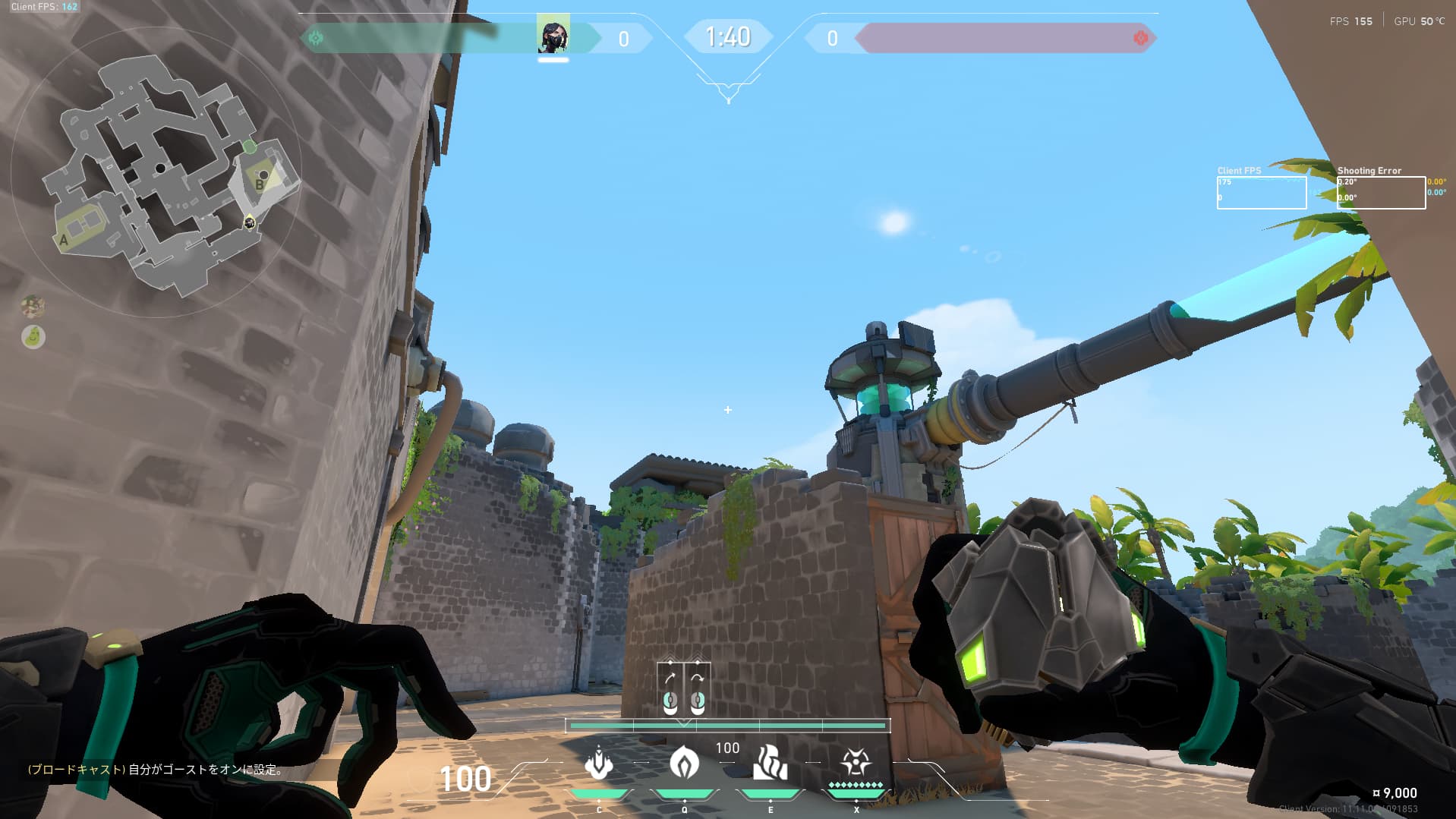
Task: Click site A marker on the minimap
Action: point(64,240)
